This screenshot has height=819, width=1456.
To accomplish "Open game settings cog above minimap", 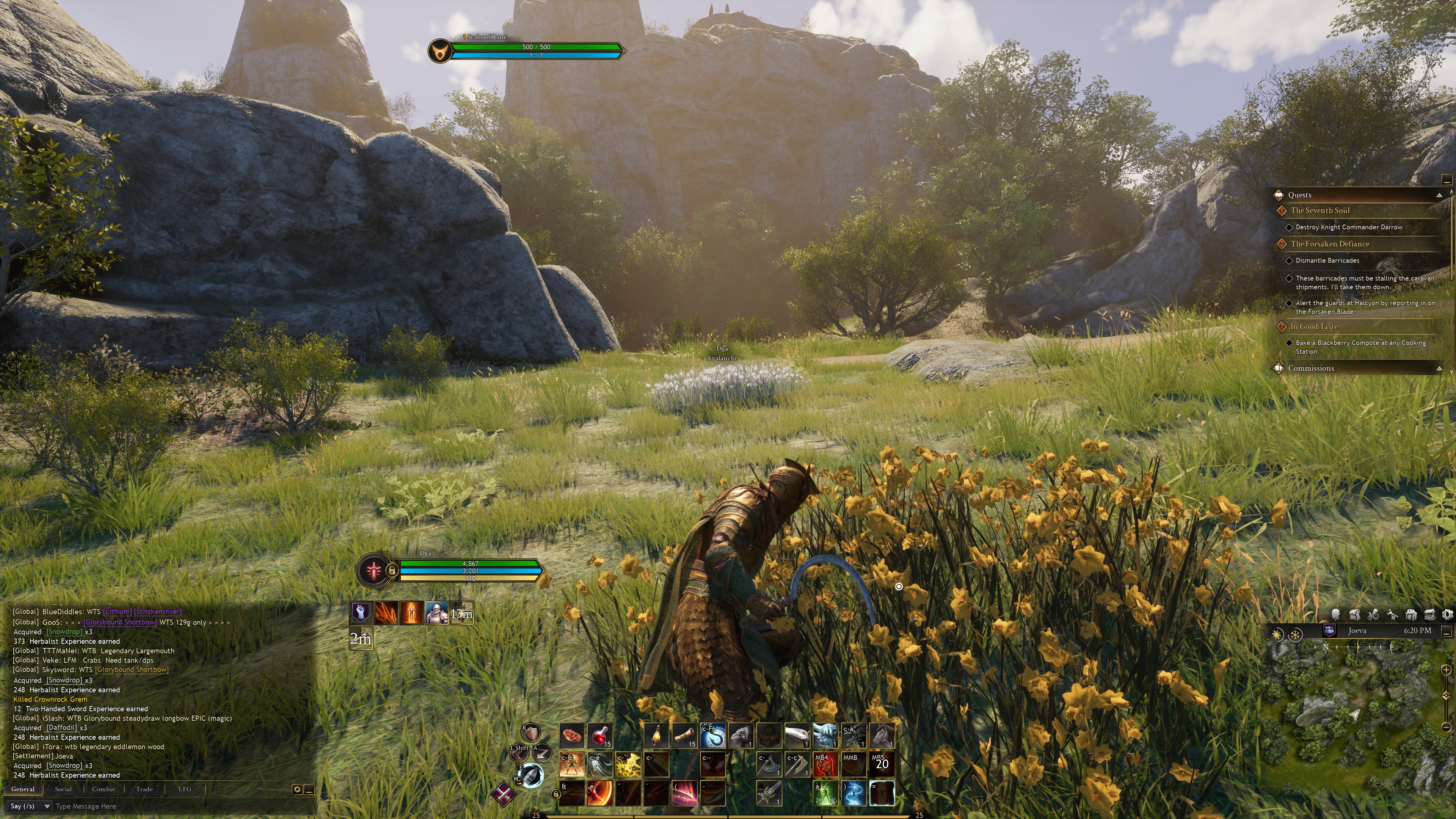I will pos(1448,614).
